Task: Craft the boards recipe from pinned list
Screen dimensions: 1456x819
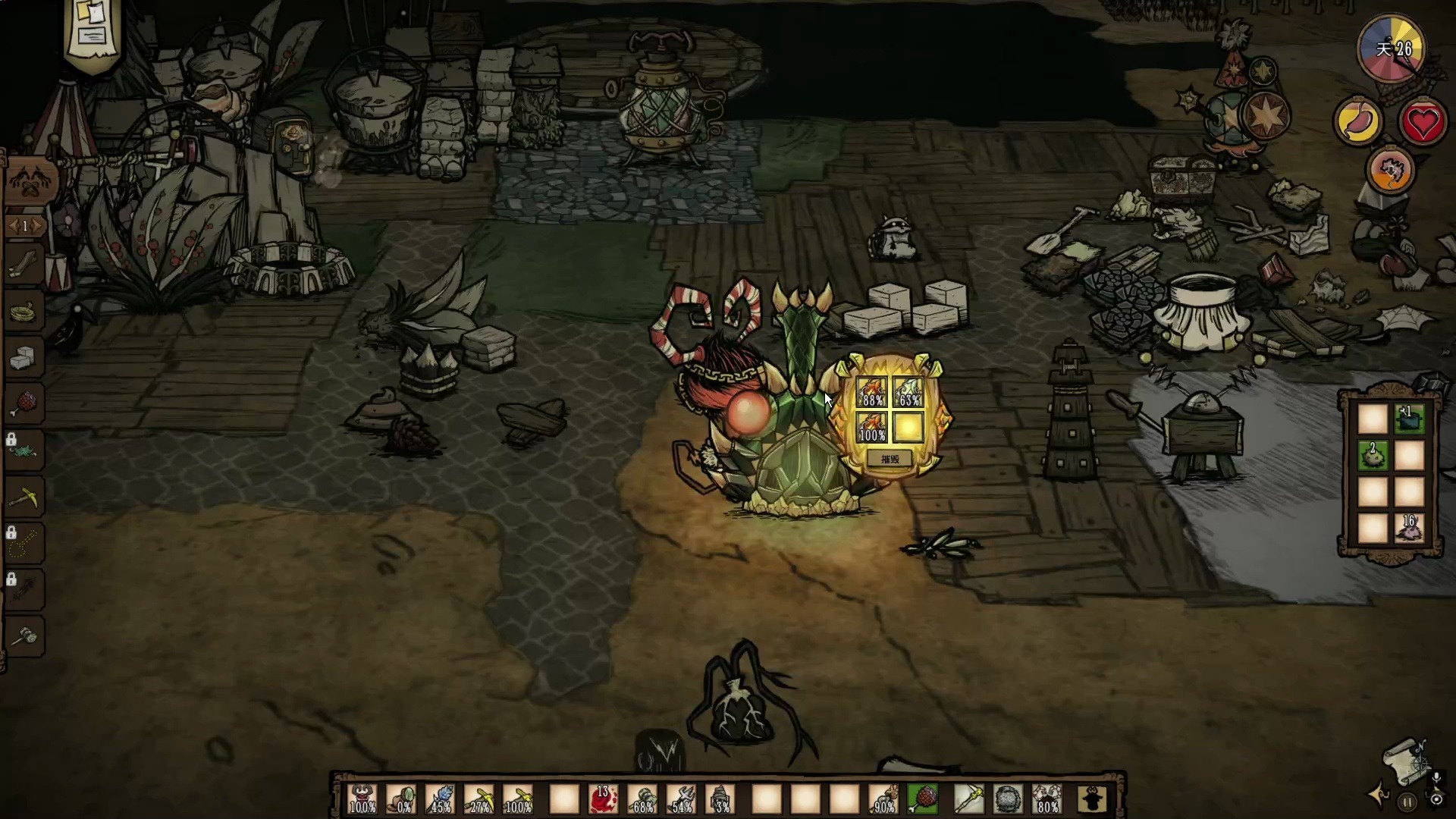Action: click(x=24, y=264)
